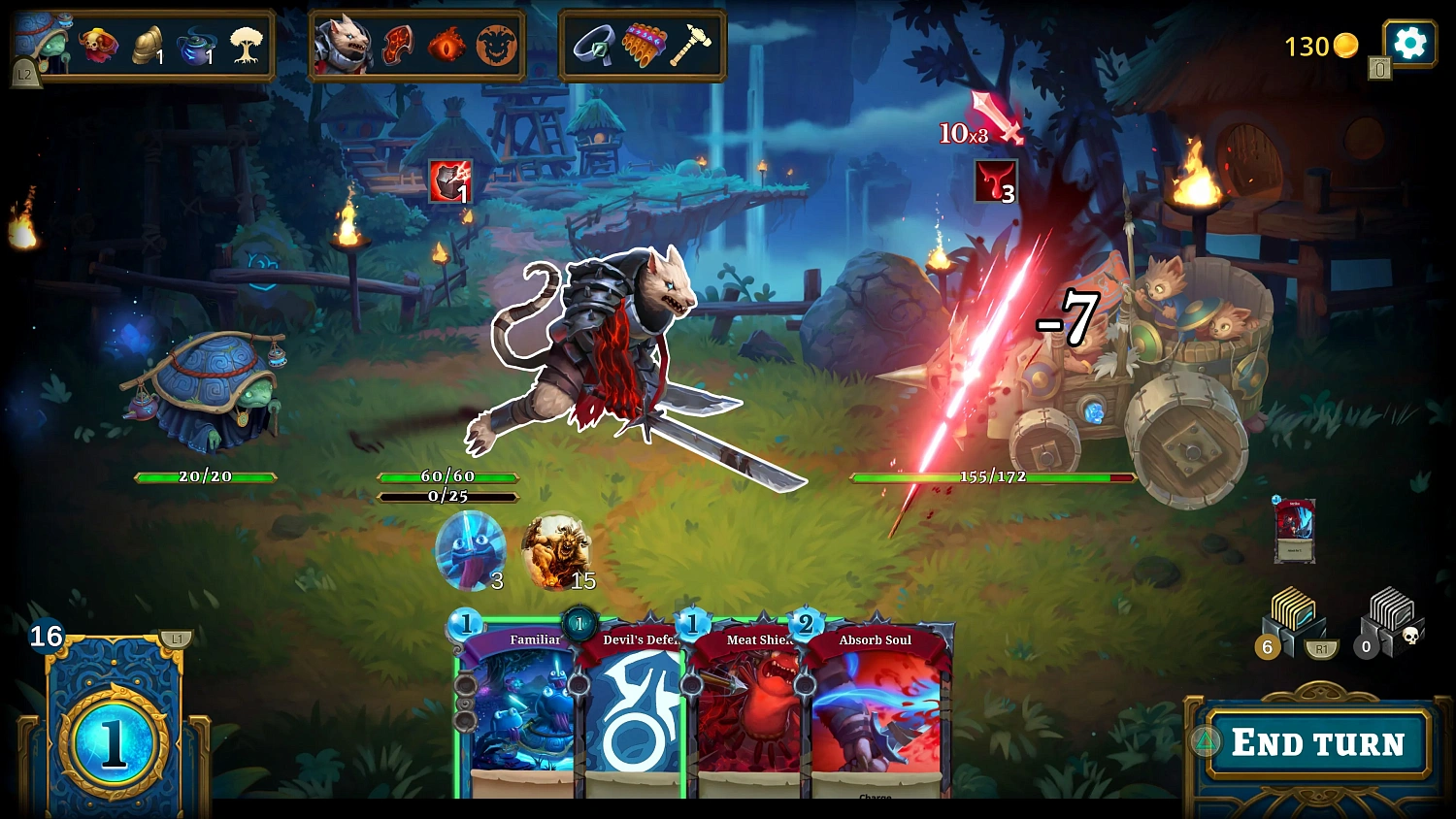Select the red skull hood relic
1456x819 pixels.
[98, 45]
